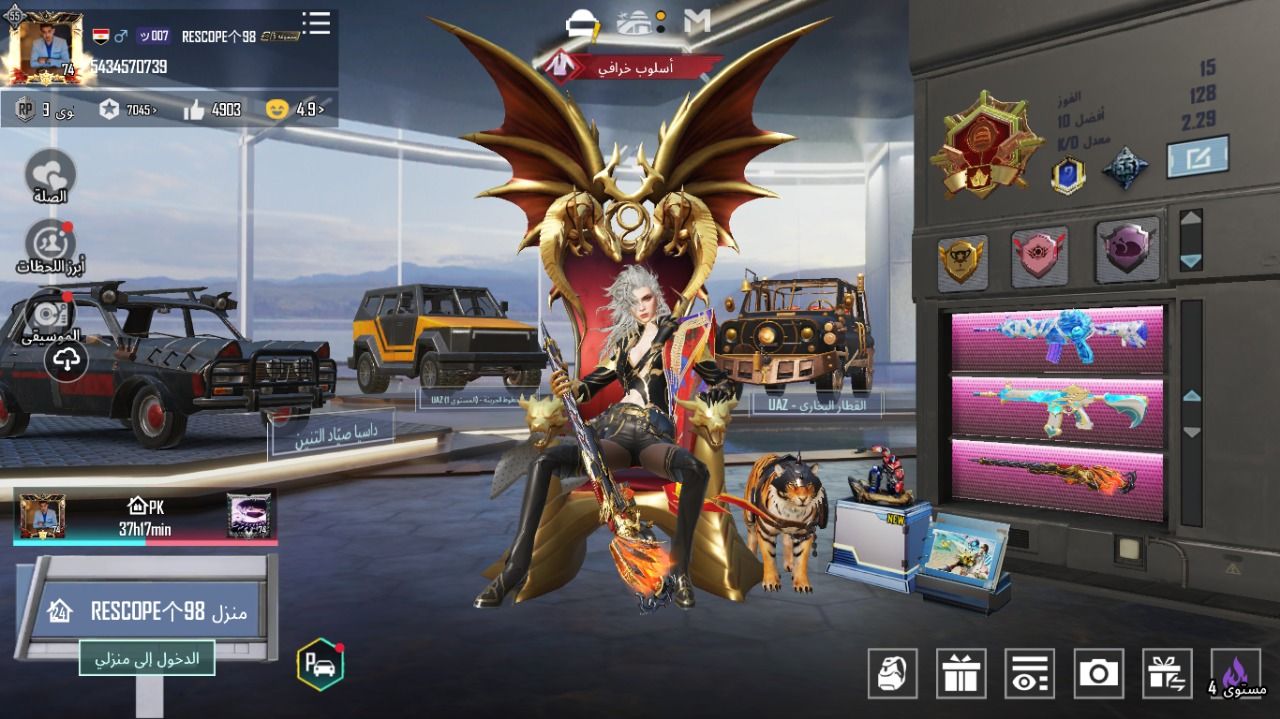This screenshot has width=1280, height=719.
Task: Click the cloud download icon
Action: 66,362
